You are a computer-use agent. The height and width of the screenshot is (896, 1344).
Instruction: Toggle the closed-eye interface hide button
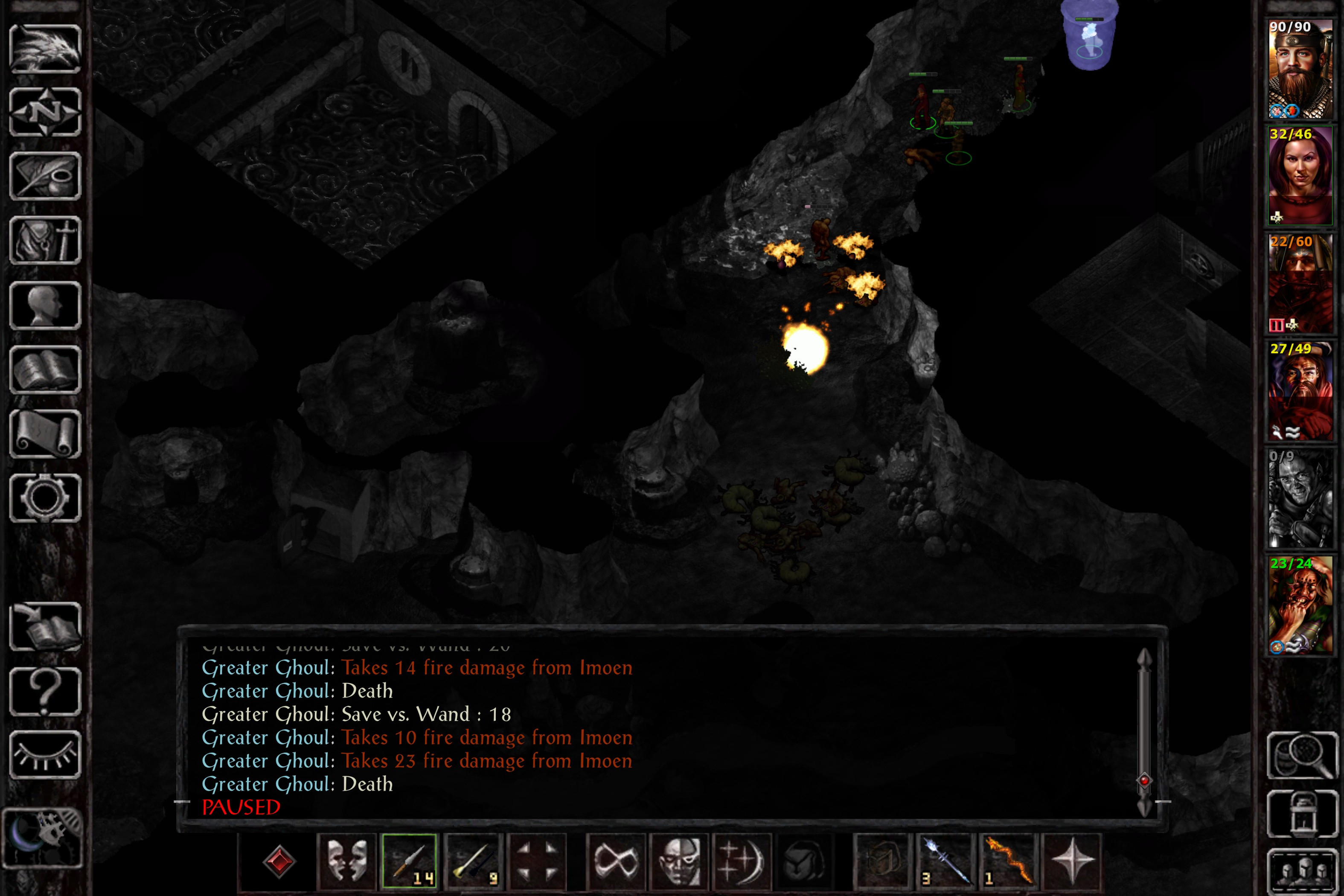[45, 755]
